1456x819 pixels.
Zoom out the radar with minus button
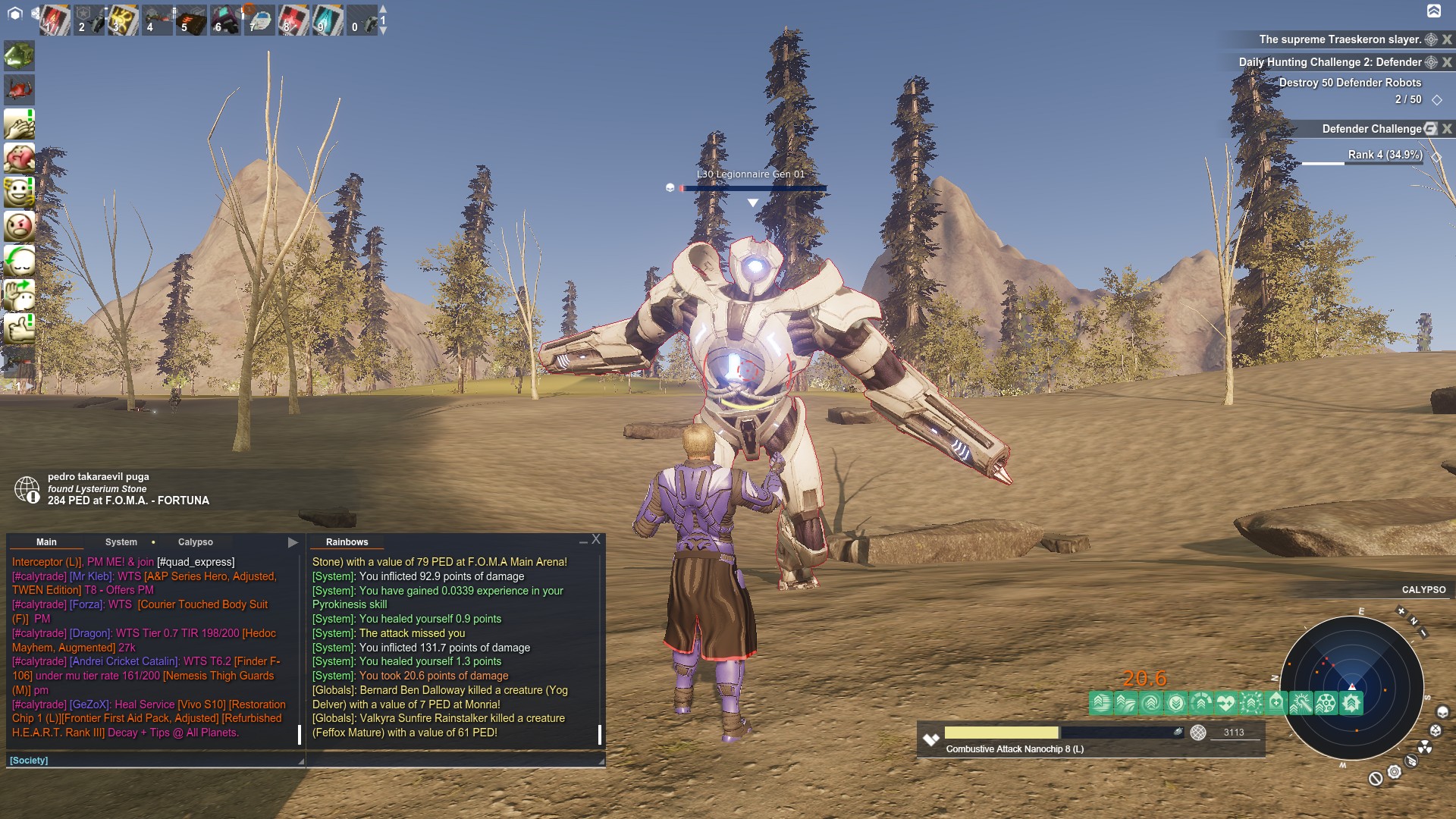[1423, 632]
